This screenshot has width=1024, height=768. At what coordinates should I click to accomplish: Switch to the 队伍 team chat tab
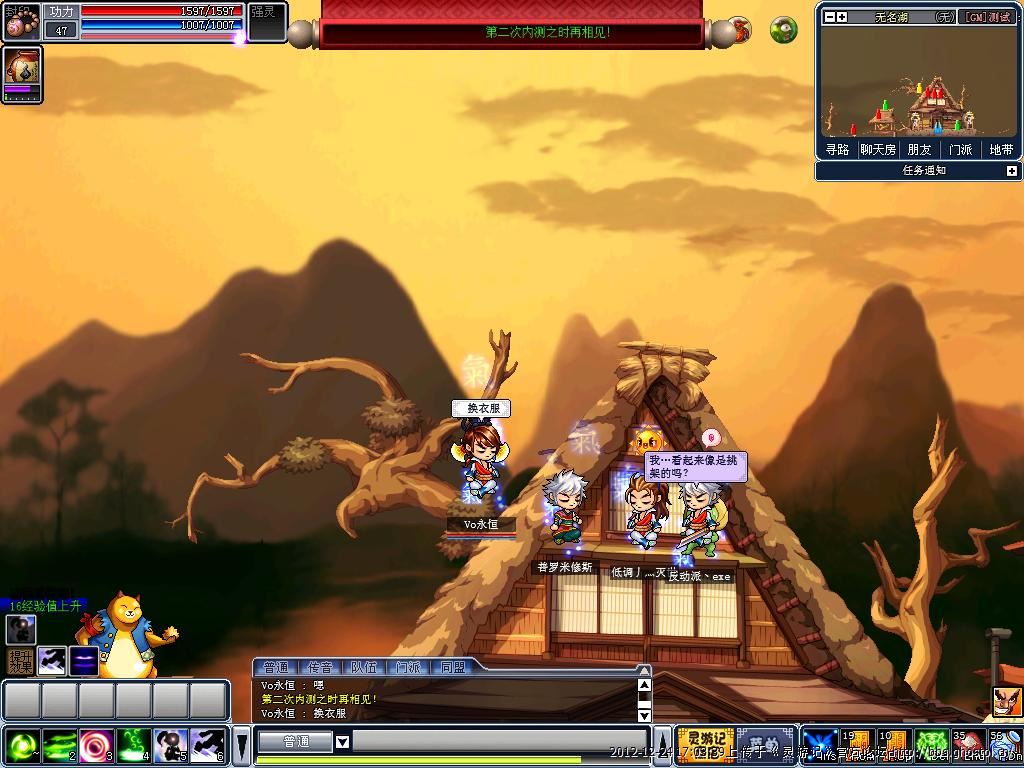364,667
